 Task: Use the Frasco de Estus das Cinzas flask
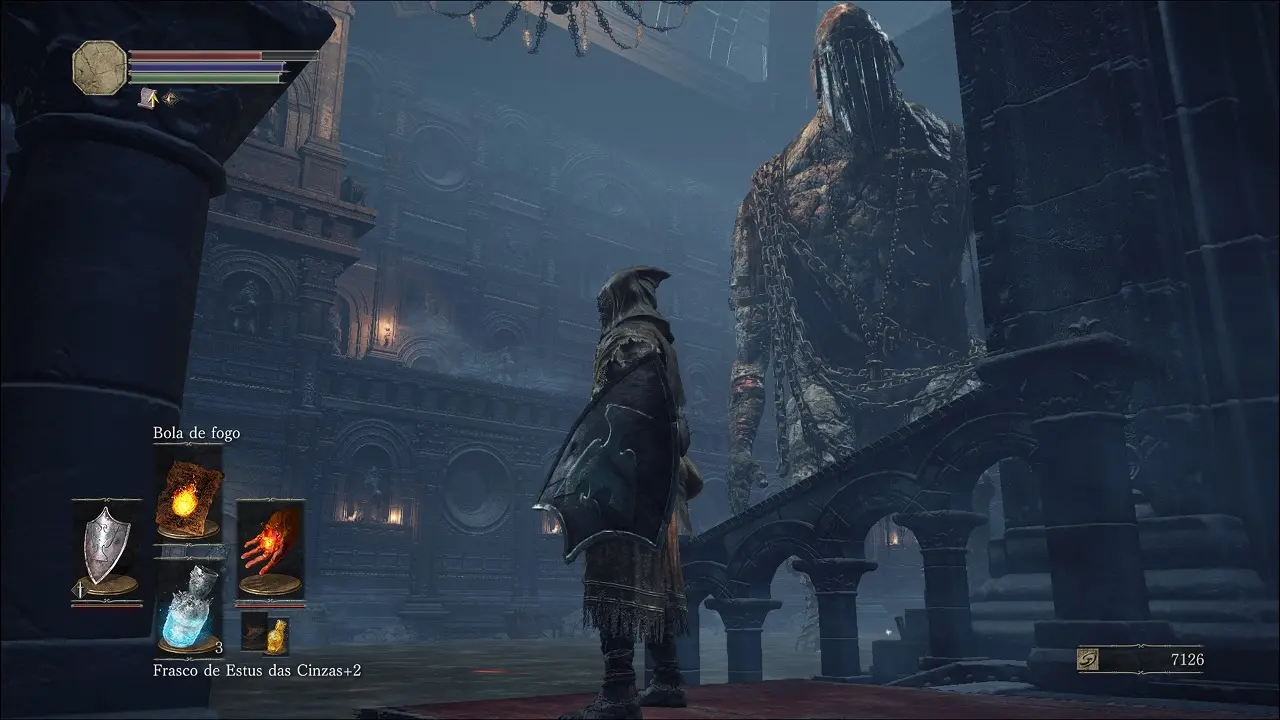point(188,608)
